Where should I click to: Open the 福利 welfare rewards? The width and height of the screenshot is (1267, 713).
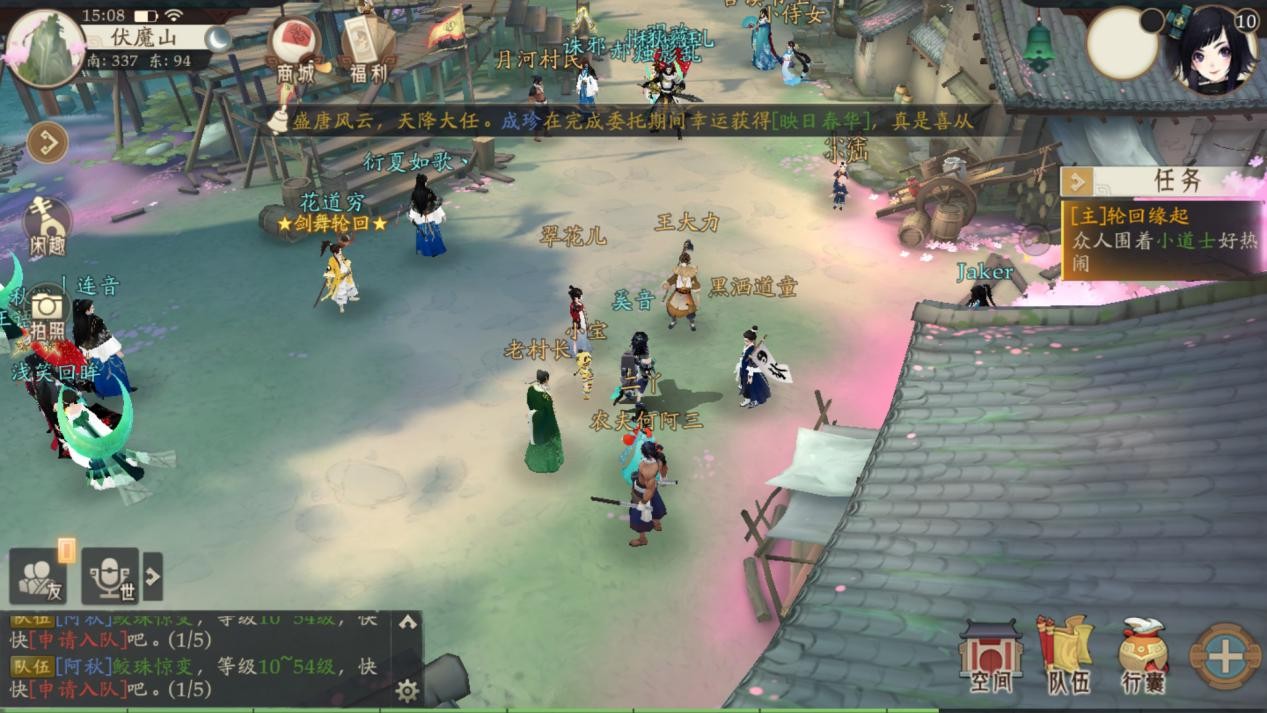[x=368, y=50]
